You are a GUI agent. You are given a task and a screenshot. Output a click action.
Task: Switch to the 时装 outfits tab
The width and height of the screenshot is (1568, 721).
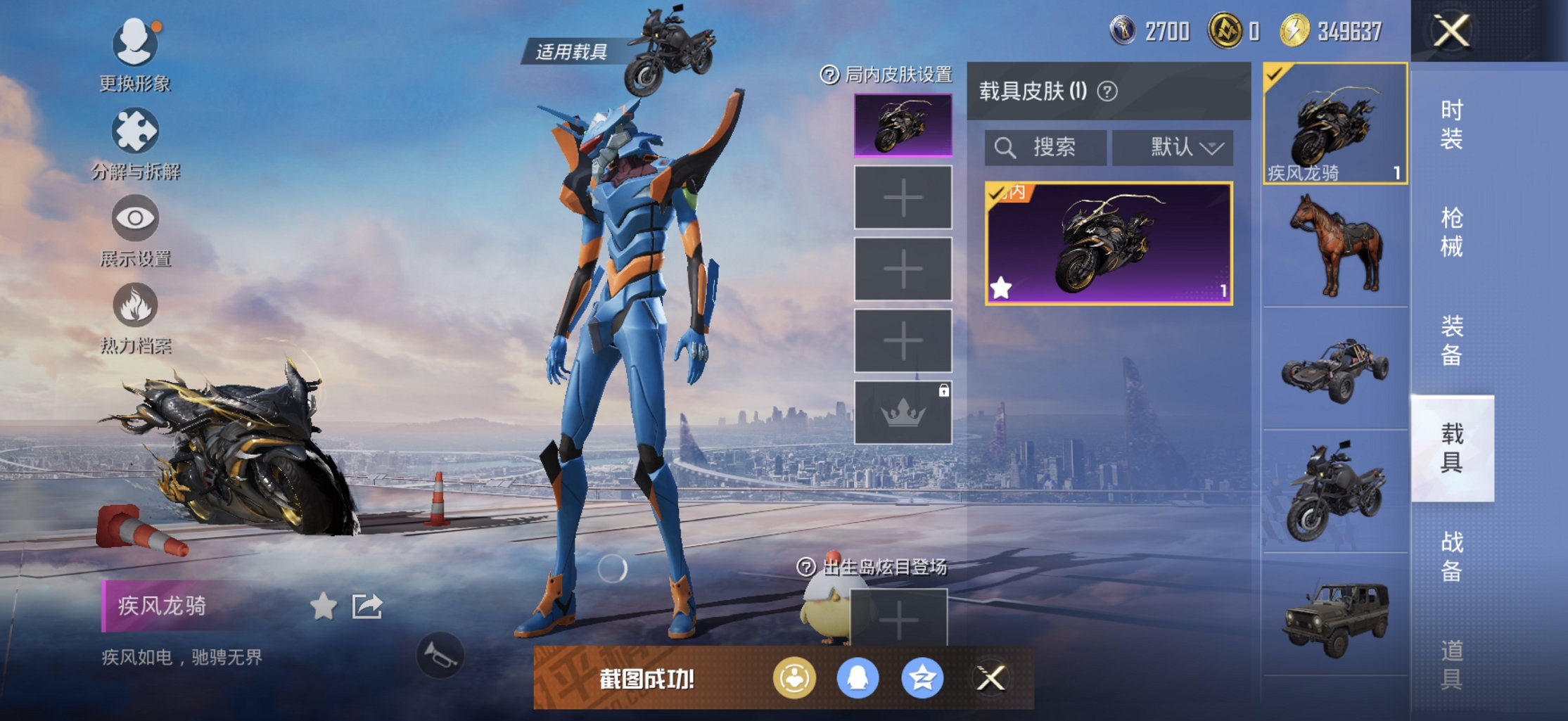click(x=1452, y=125)
